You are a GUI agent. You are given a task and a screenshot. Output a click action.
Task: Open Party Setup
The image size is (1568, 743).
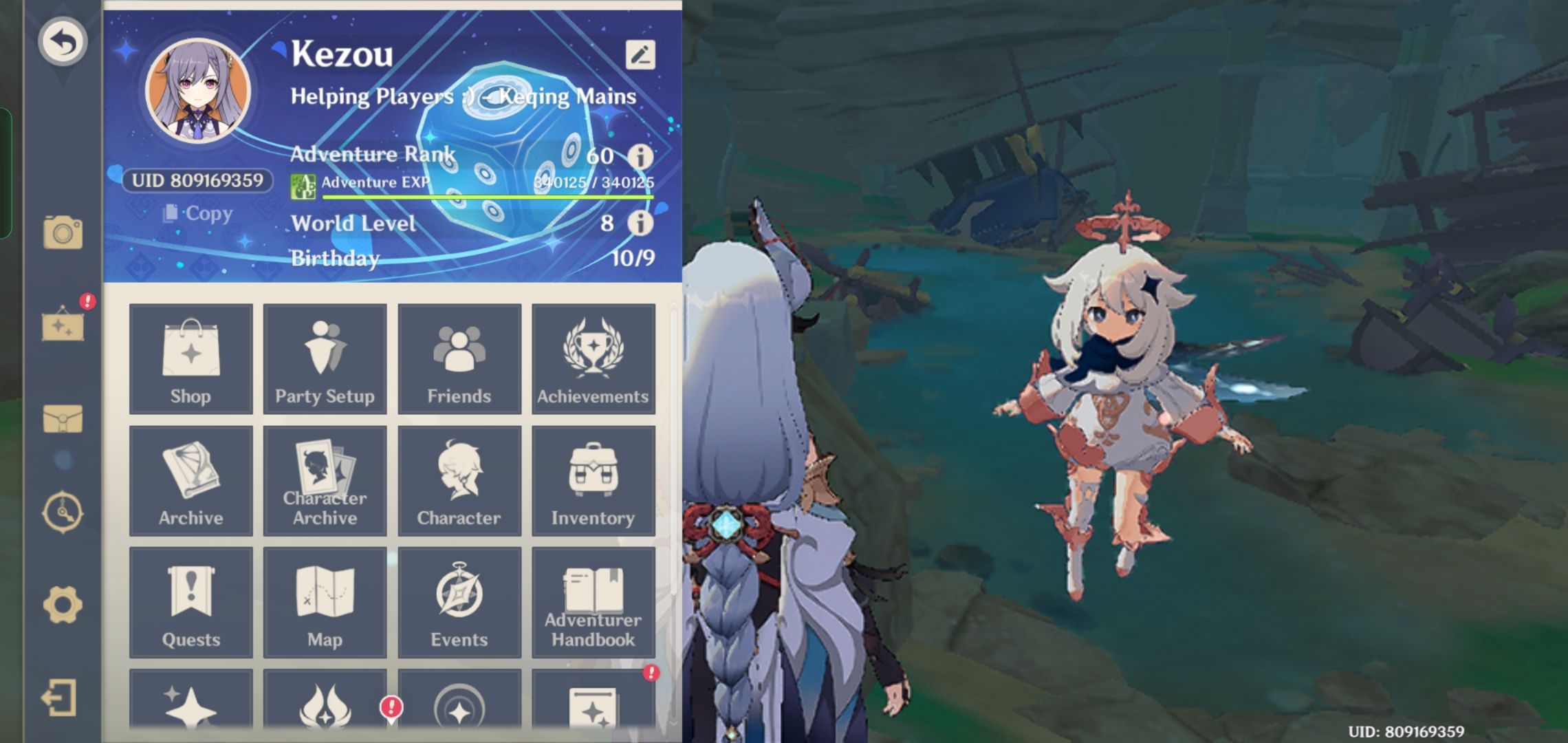pyautogui.click(x=325, y=359)
